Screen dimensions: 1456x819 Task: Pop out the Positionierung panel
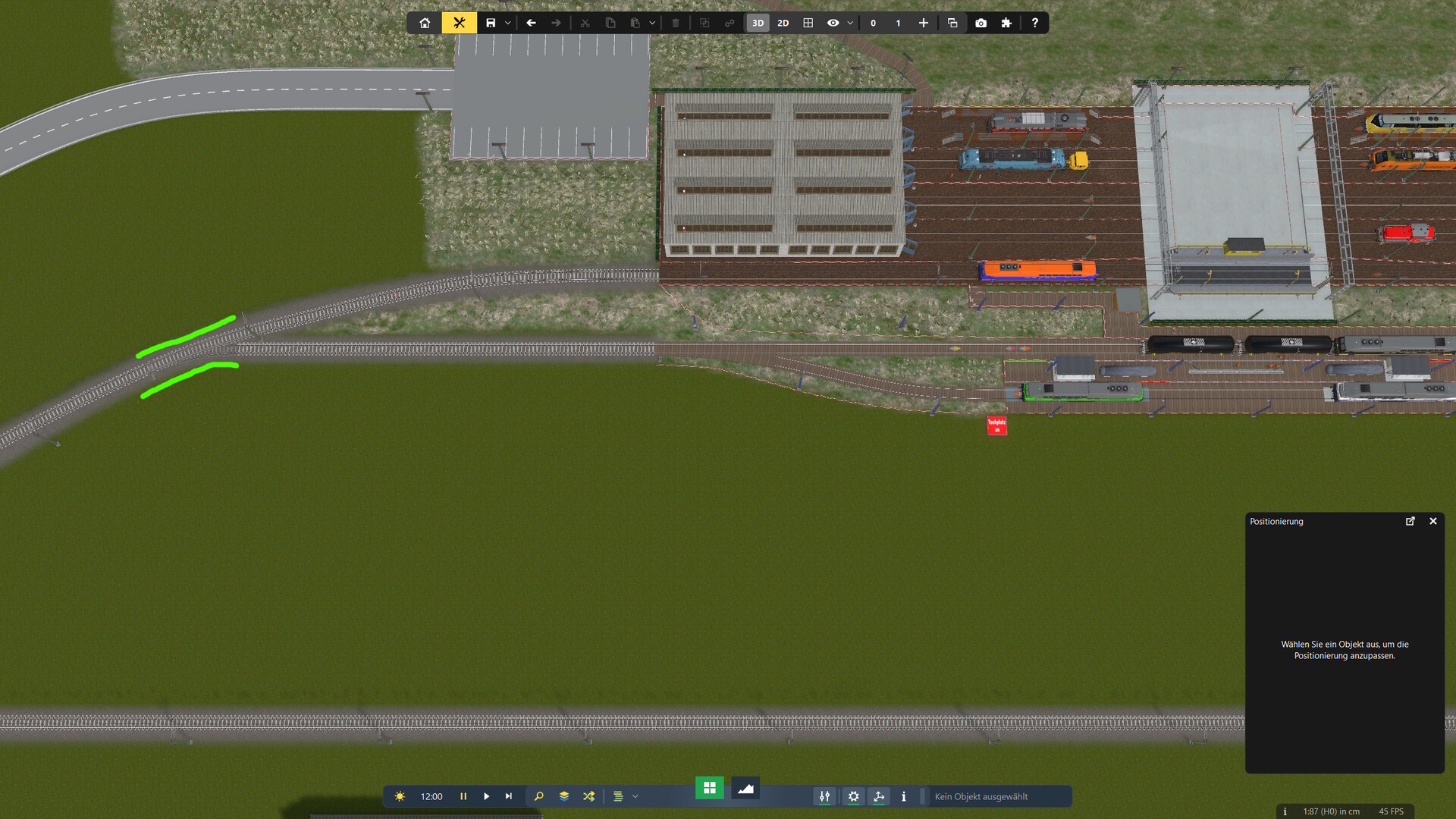click(x=1410, y=521)
